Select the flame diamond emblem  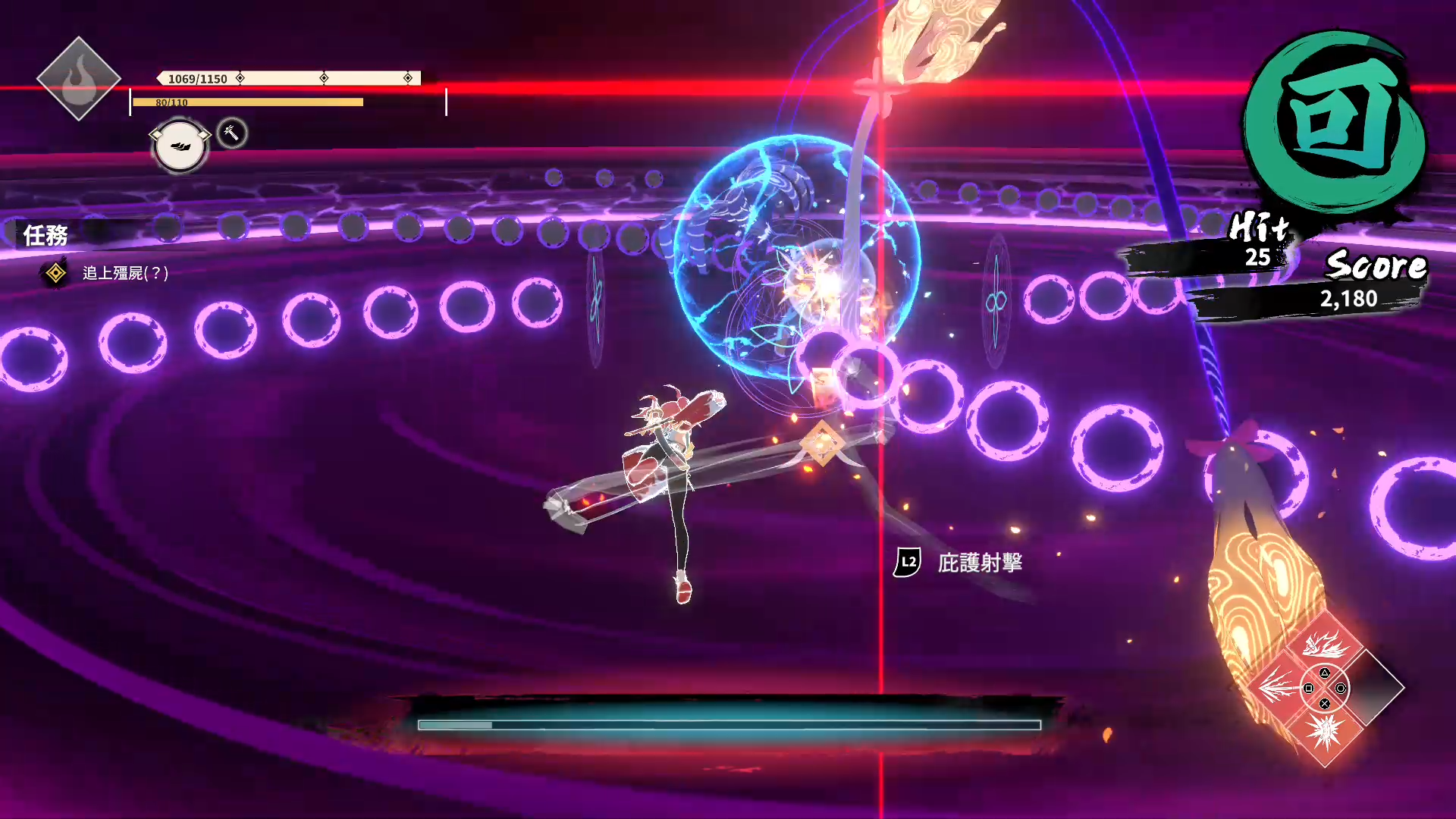[78, 79]
